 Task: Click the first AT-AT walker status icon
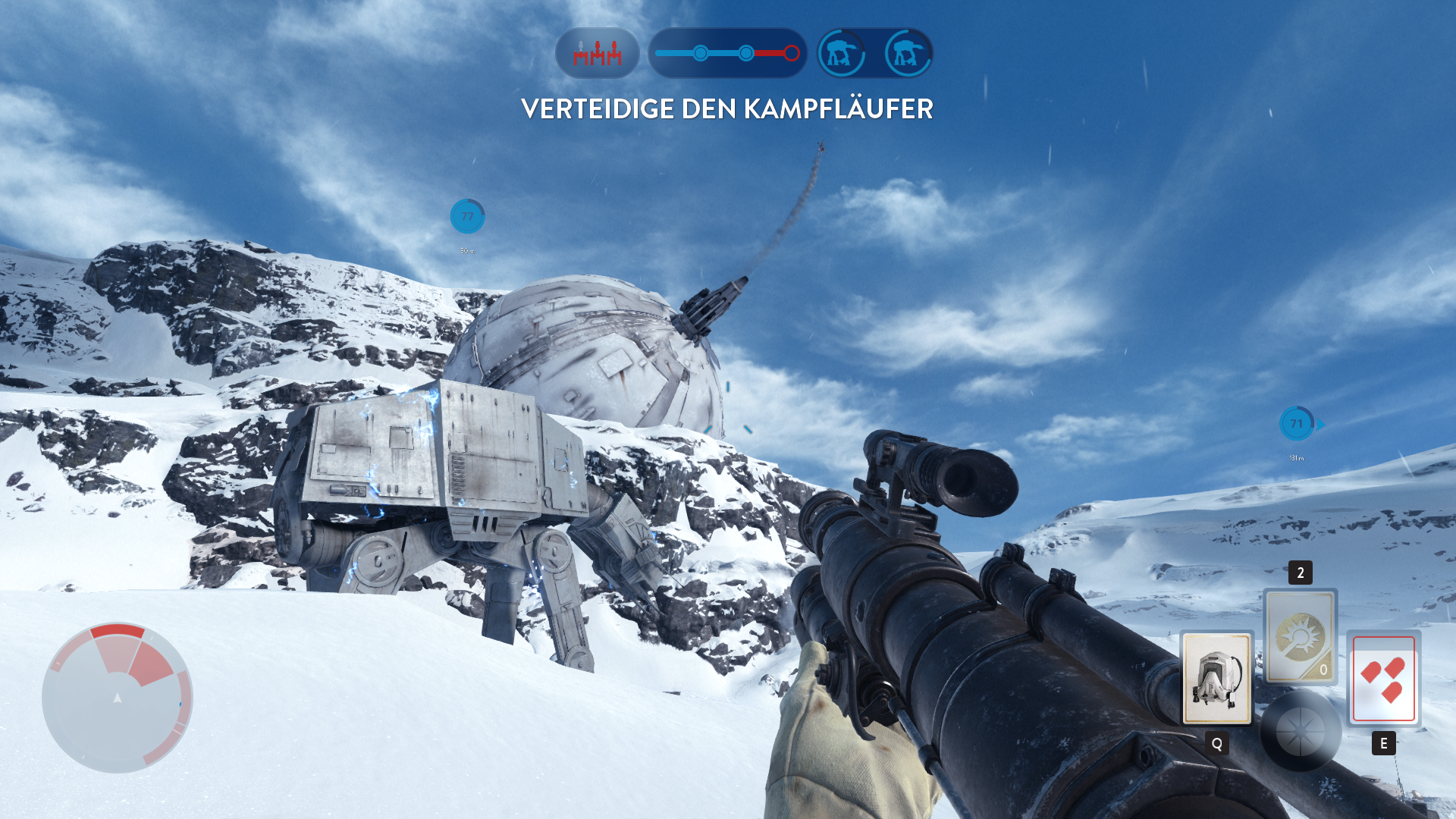(843, 54)
